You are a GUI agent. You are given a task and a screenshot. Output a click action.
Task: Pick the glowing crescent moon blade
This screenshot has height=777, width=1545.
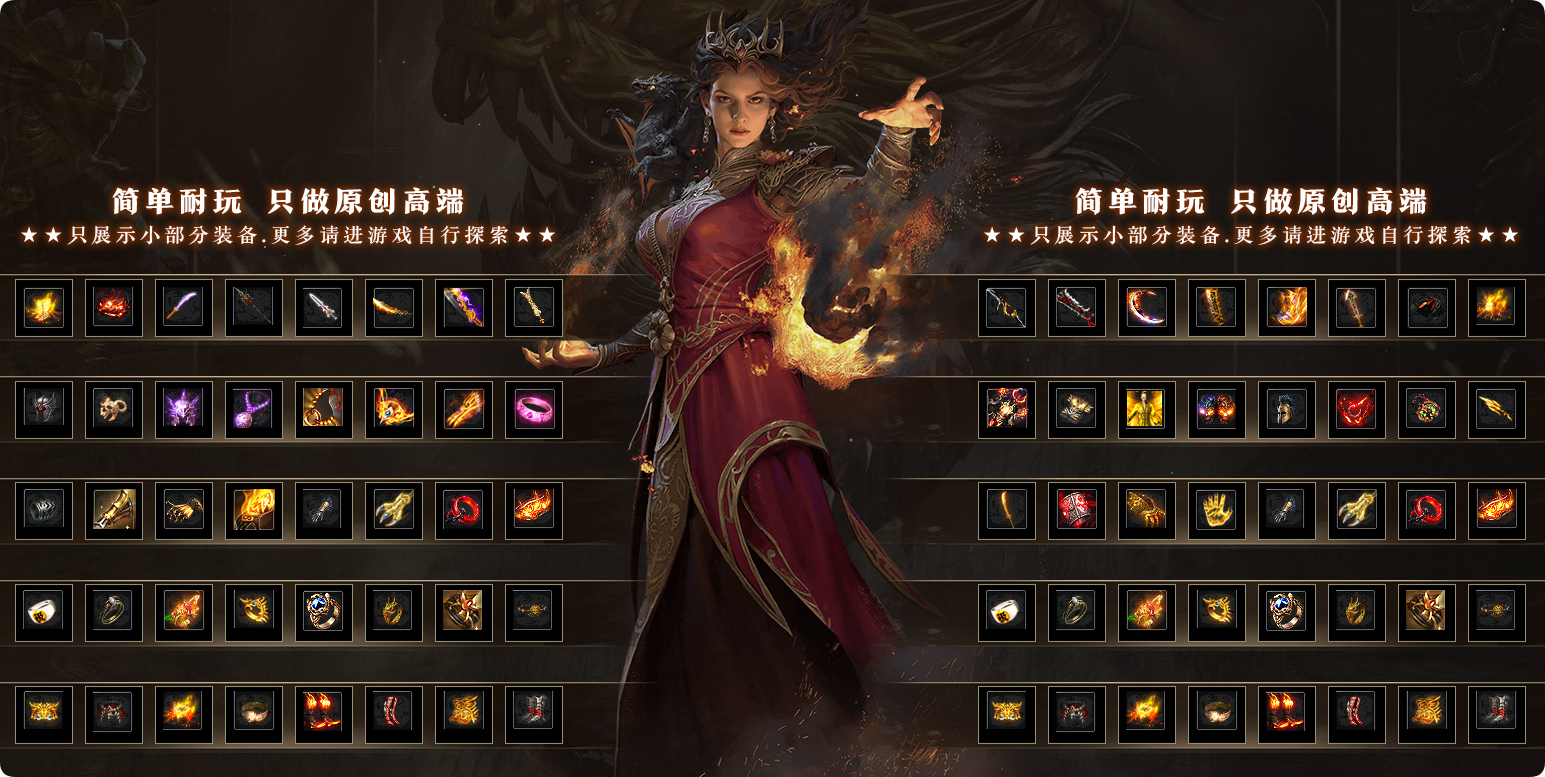[x=1146, y=307]
